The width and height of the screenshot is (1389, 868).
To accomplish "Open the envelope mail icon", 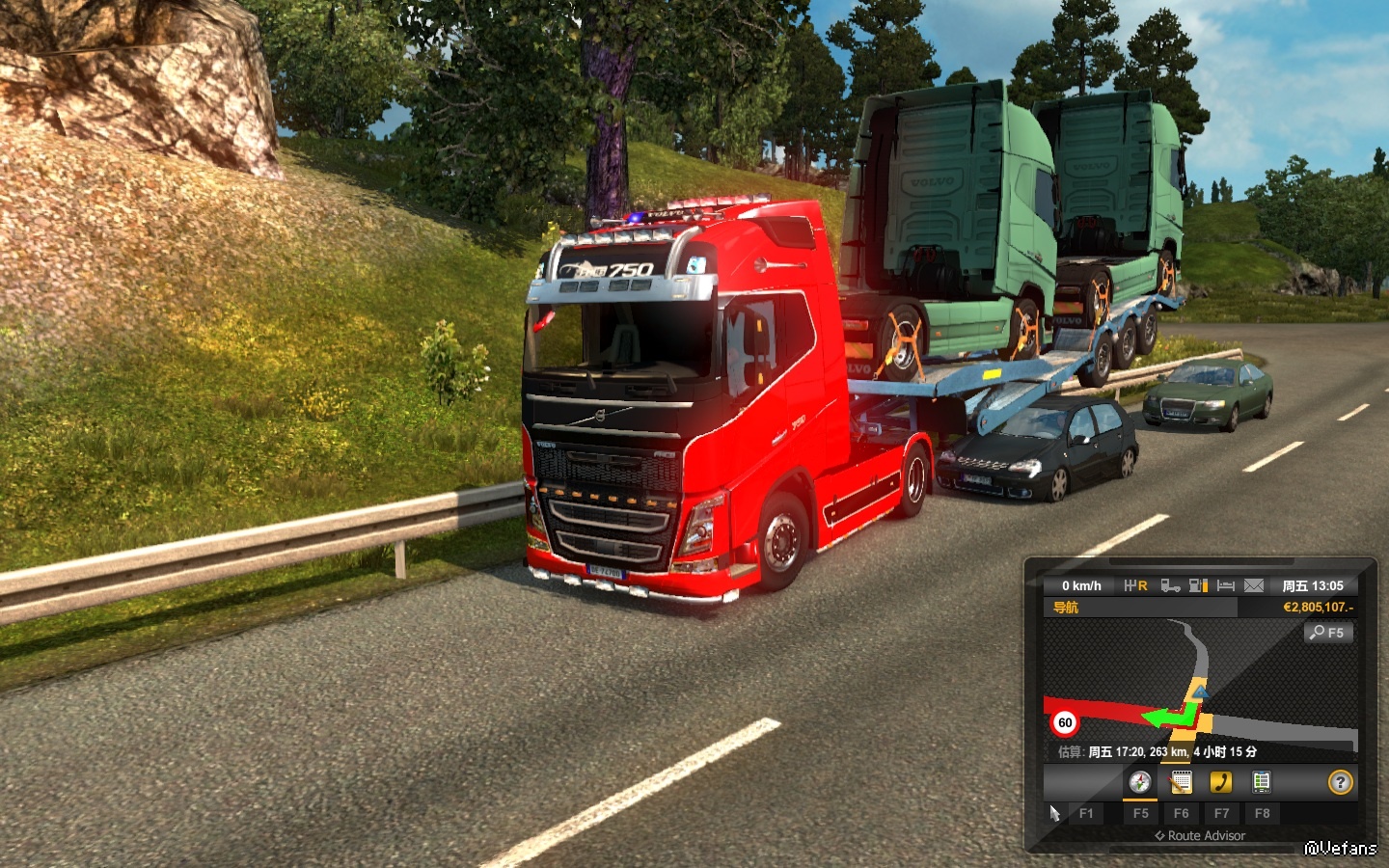I will click(1253, 585).
